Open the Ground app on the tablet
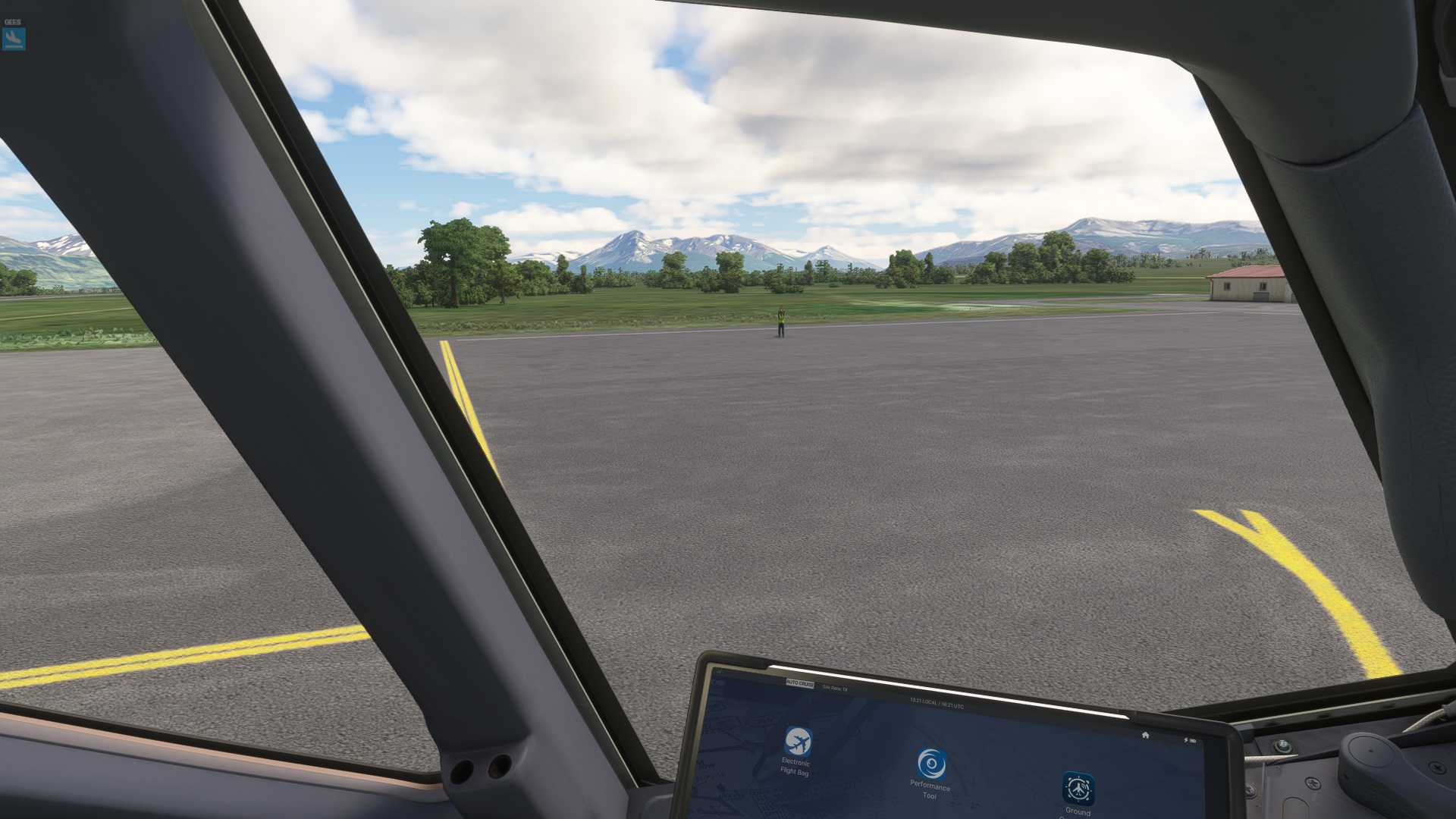 (1078, 789)
